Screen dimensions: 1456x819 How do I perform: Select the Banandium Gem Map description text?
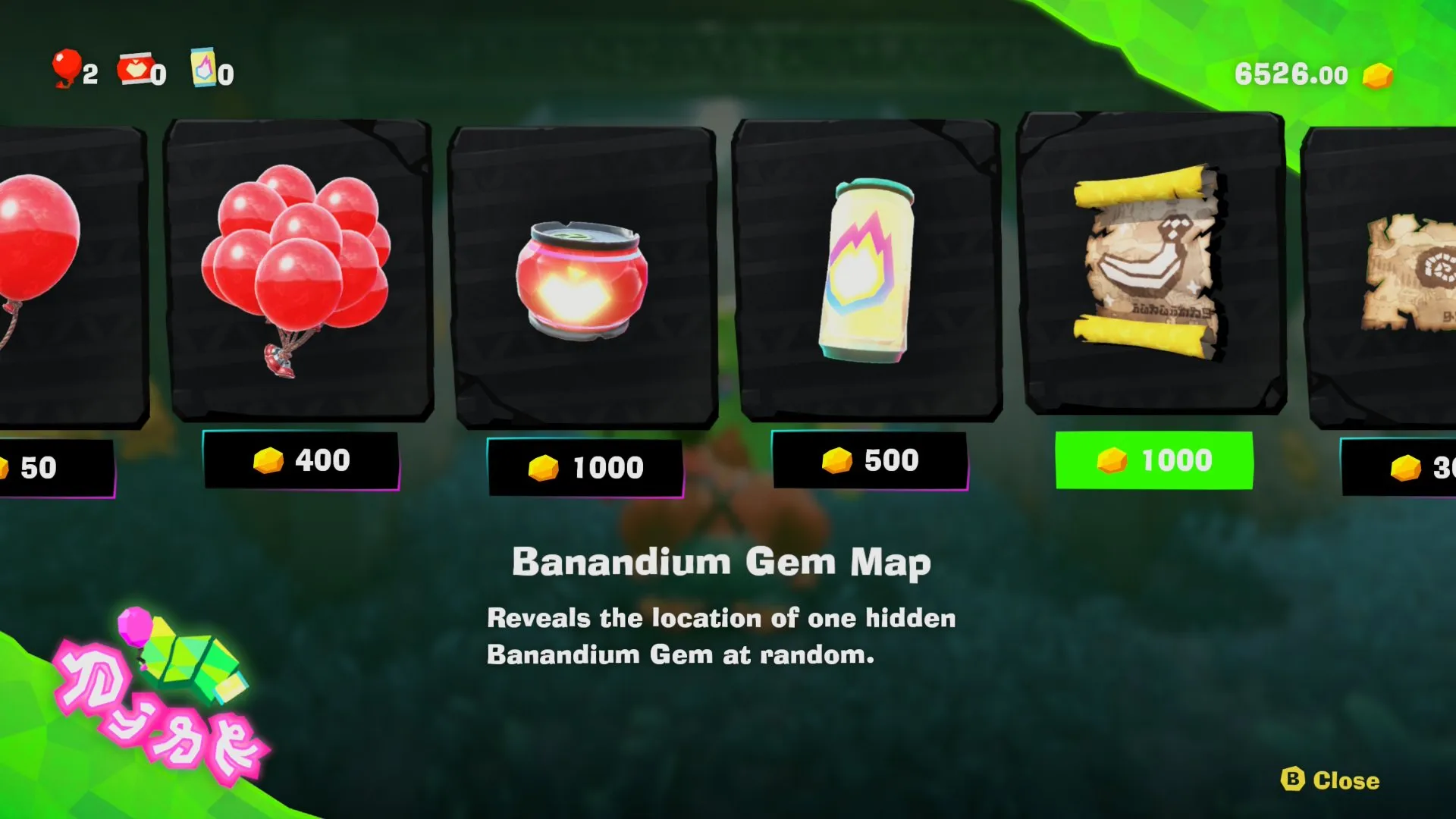720,635
